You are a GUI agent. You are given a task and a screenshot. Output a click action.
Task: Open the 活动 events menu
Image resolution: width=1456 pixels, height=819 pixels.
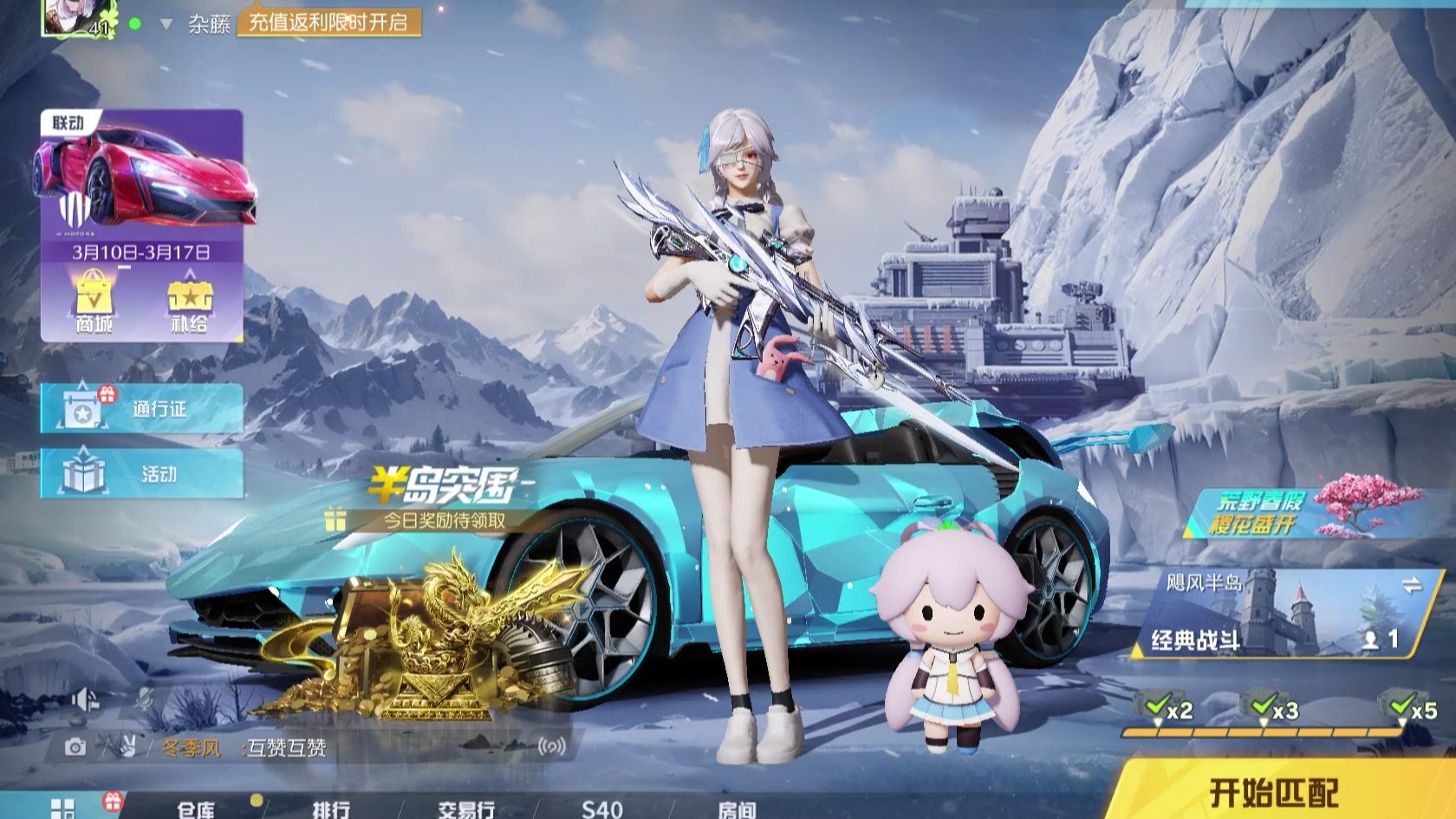tap(141, 473)
